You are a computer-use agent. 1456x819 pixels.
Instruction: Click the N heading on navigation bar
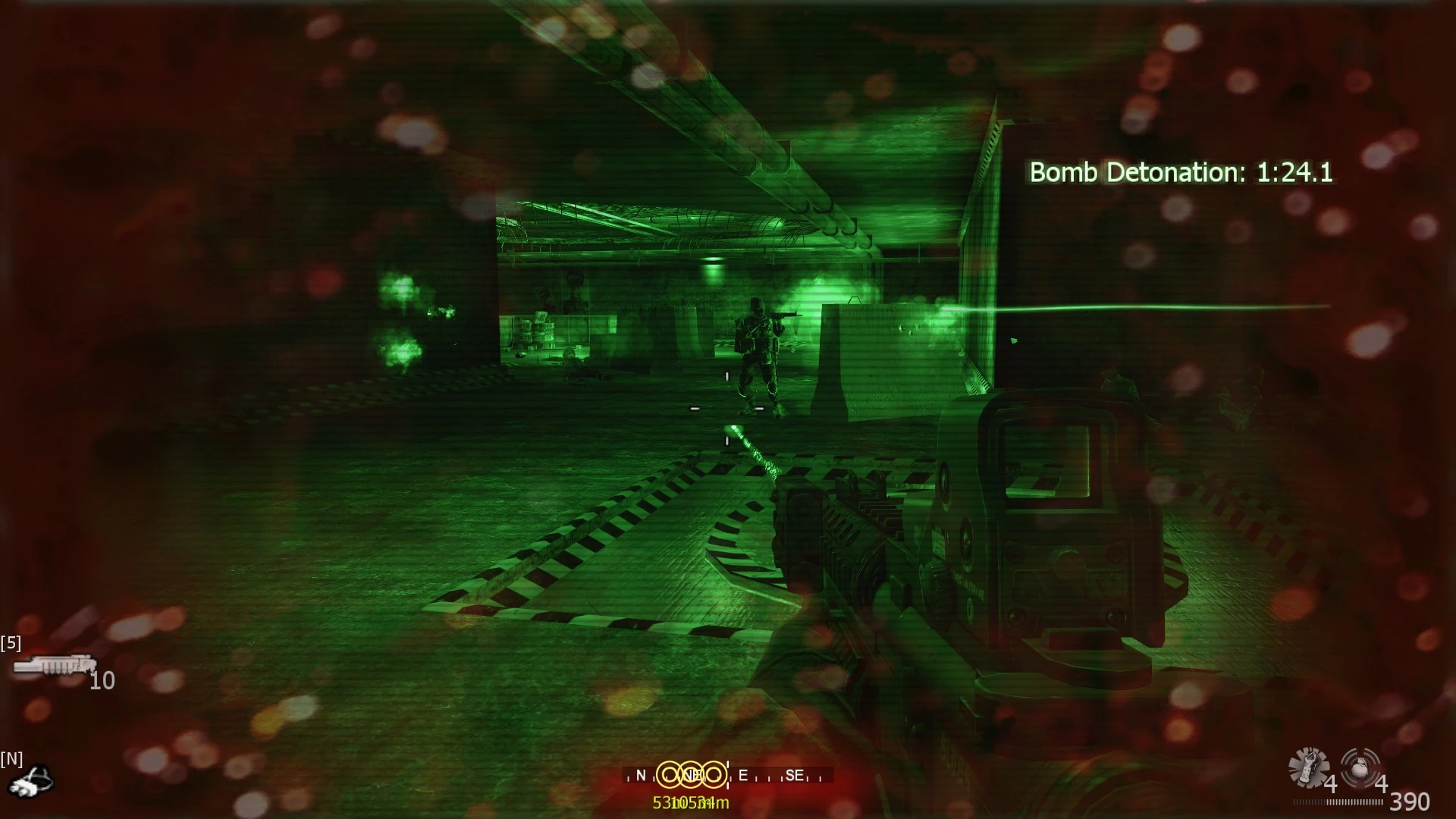(641, 775)
